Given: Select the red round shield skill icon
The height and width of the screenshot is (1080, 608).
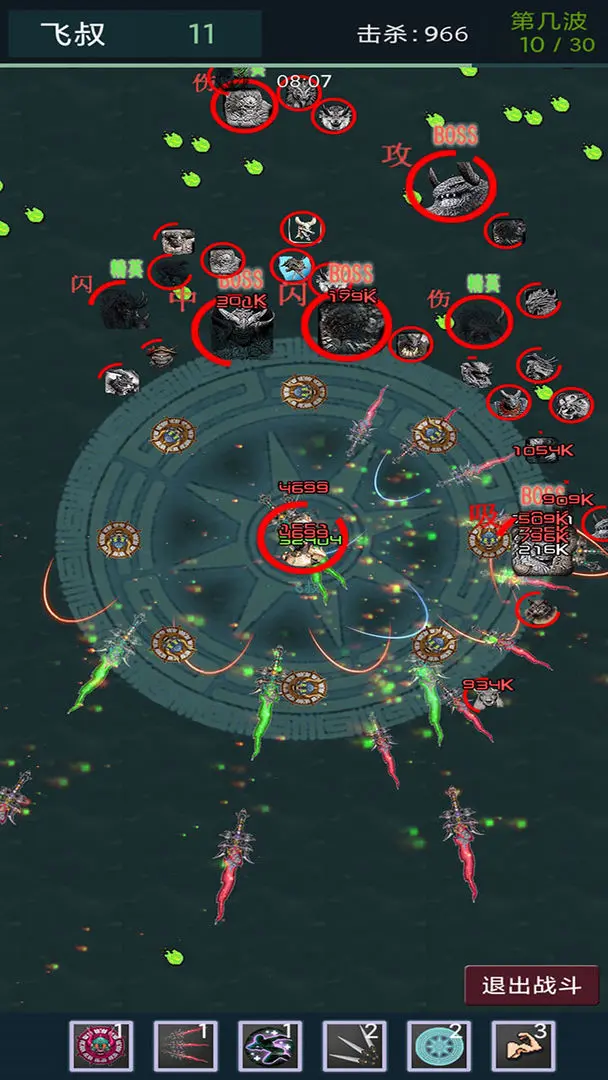Looking at the screenshot, I should [x=100, y=1047].
